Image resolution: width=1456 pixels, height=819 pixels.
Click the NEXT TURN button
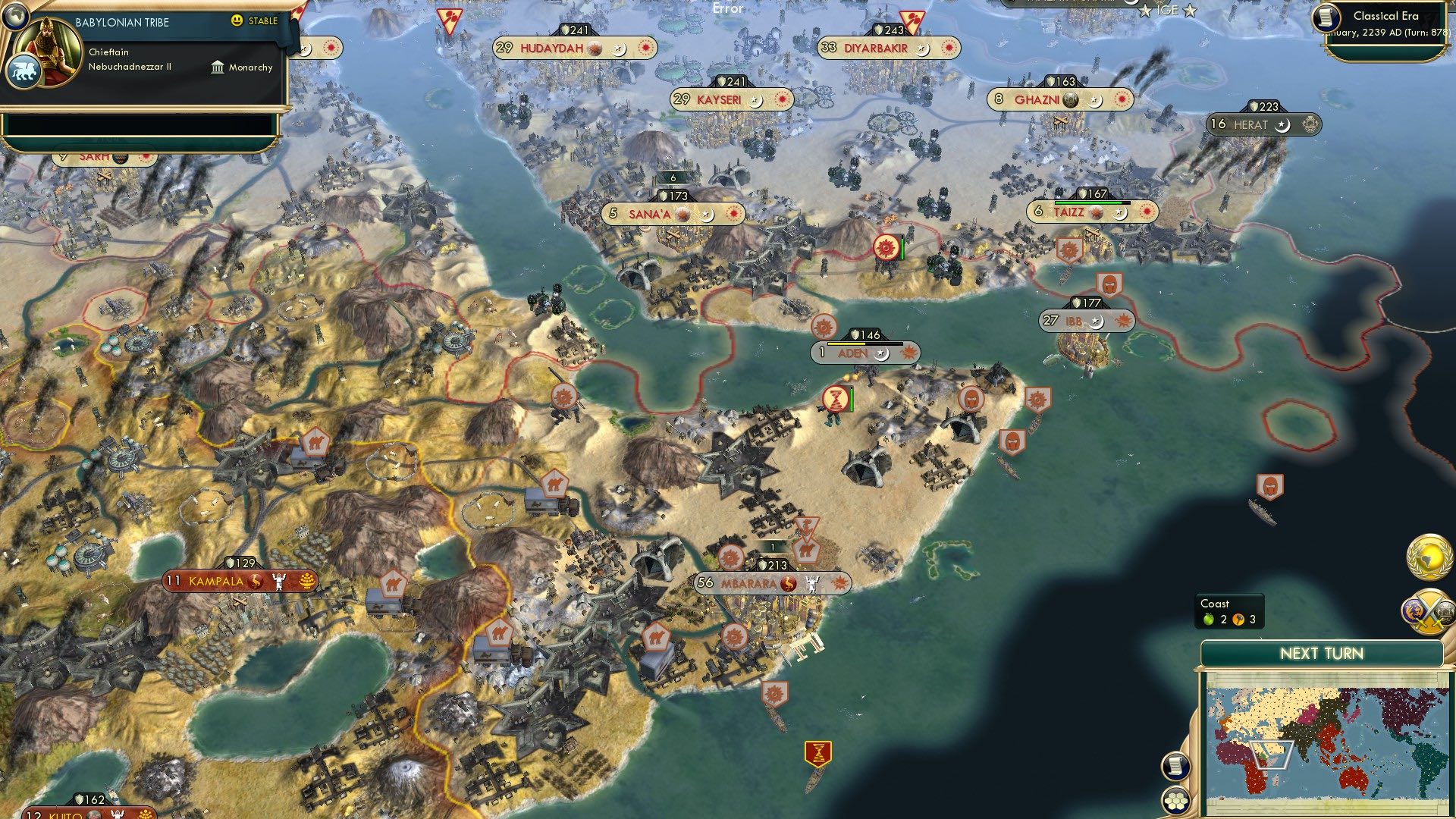pyautogui.click(x=1322, y=652)
